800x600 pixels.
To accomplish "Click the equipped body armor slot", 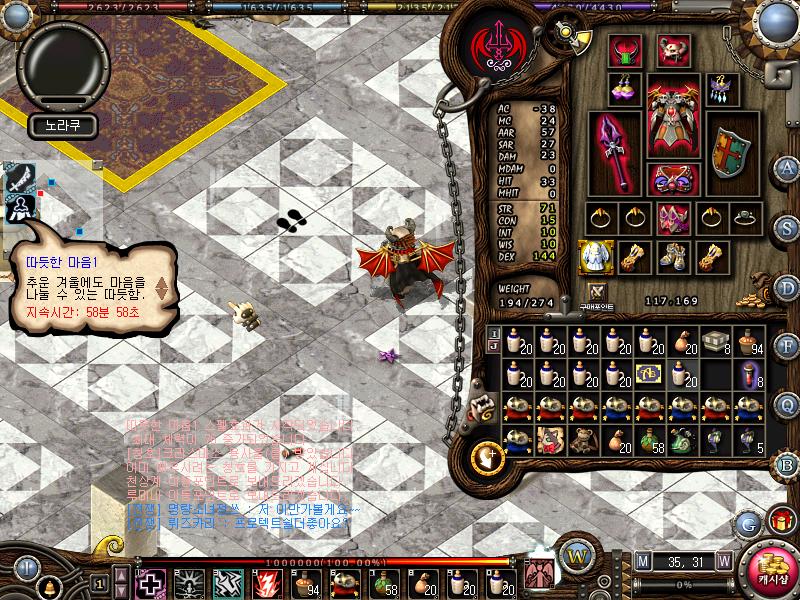I will coord(673,117).
